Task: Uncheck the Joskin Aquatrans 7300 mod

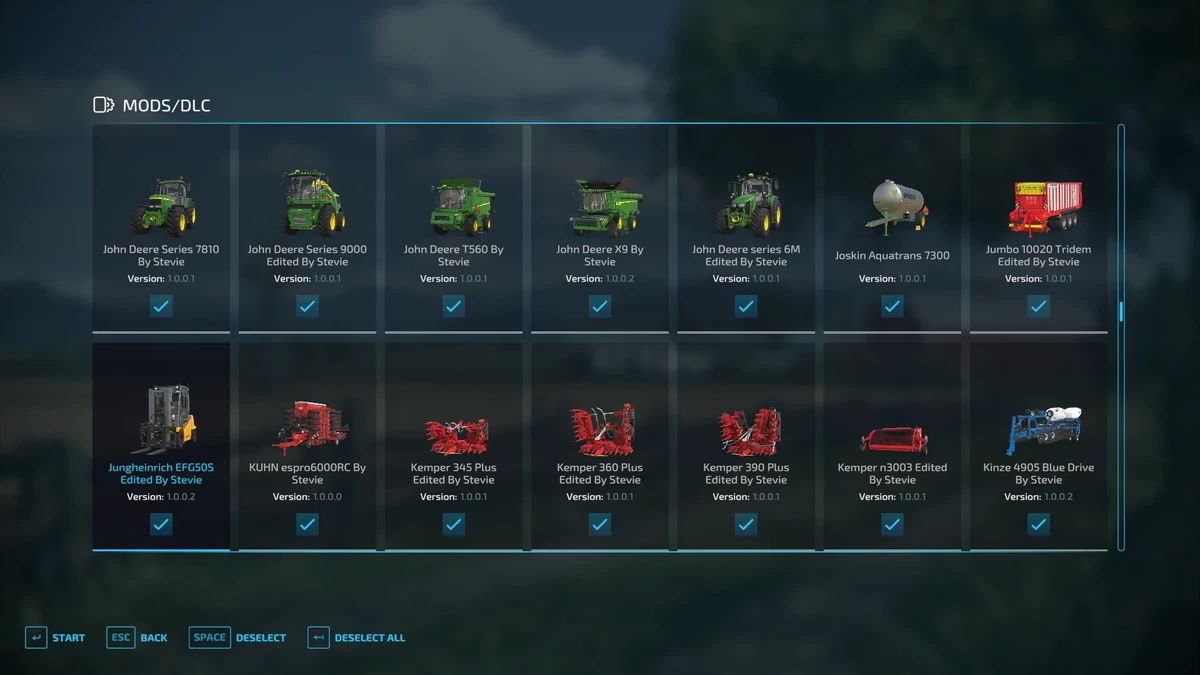Action: (892, 306)
